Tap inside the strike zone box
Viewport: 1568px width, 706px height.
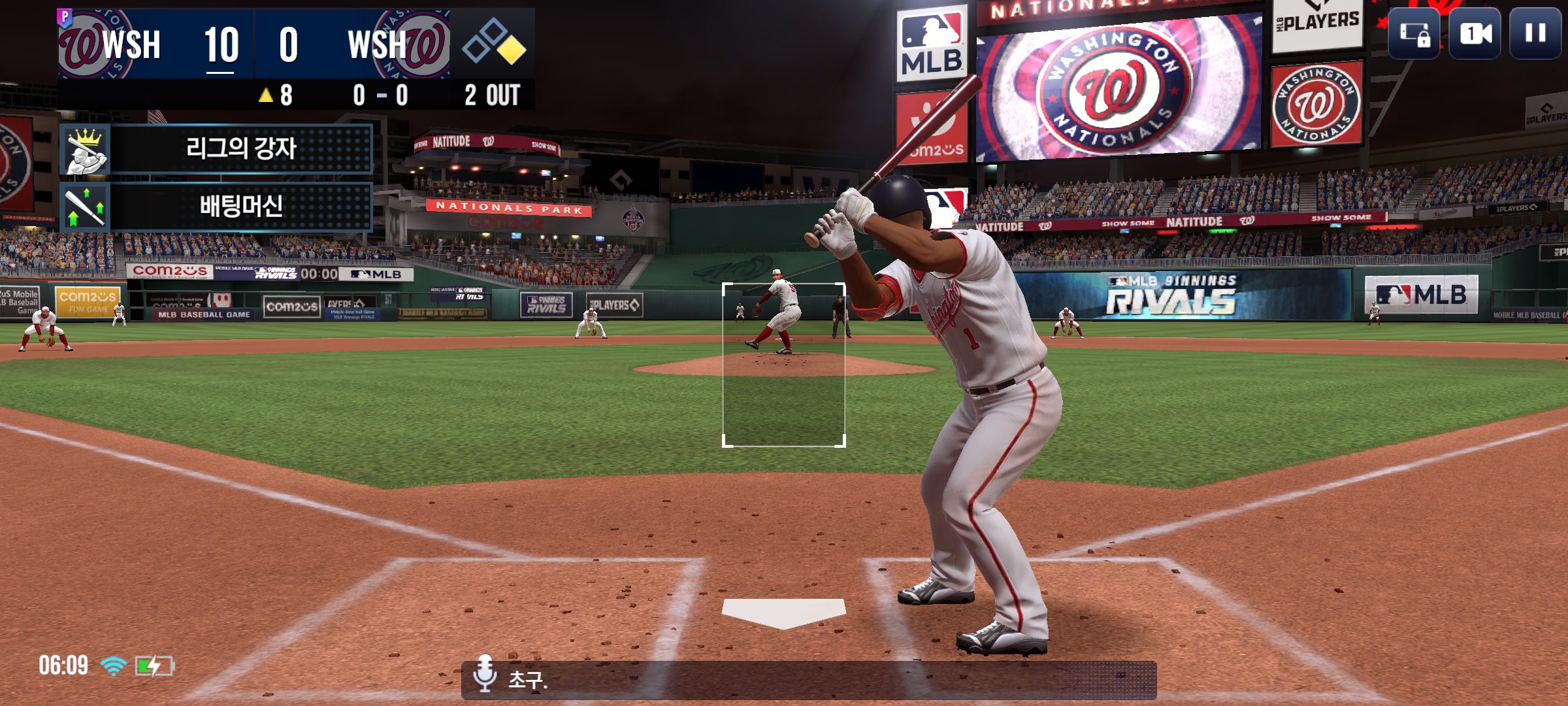pyautogui.click(x=783, y=365)
